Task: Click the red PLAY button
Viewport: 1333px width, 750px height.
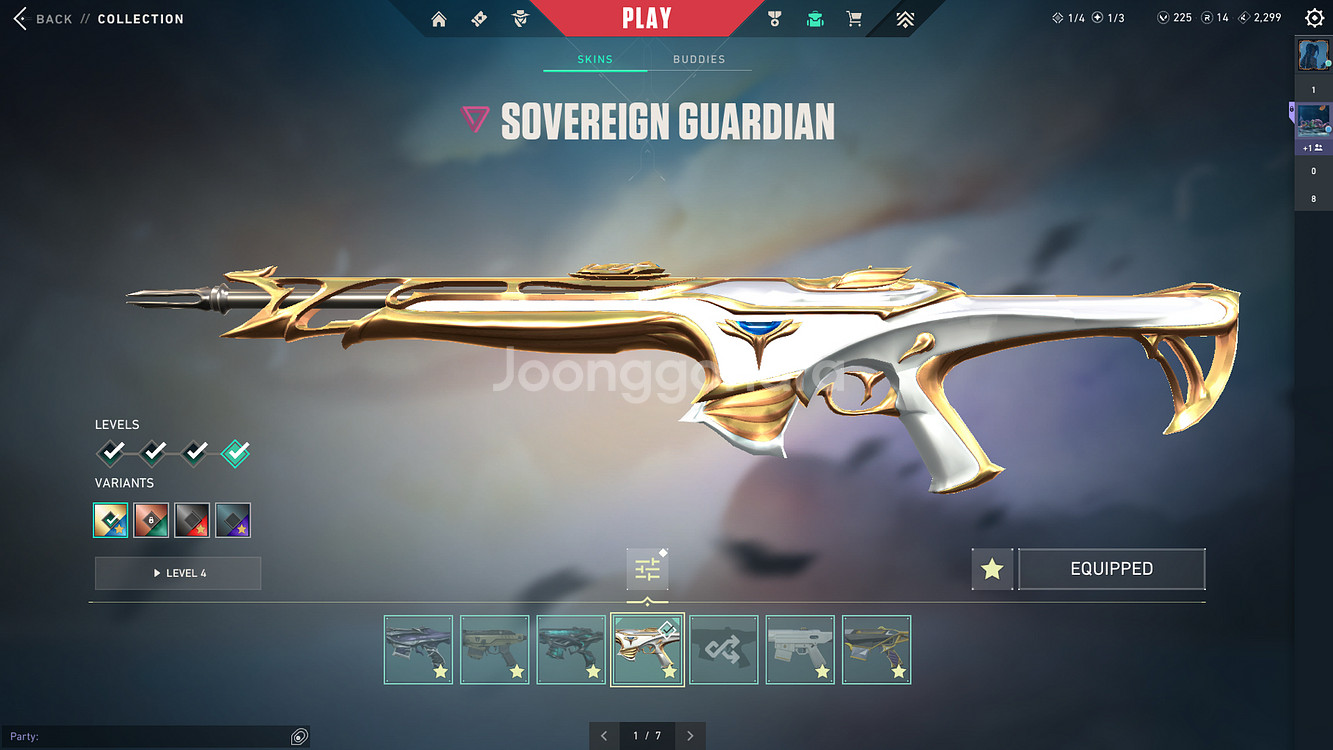Action: (646, 18)
